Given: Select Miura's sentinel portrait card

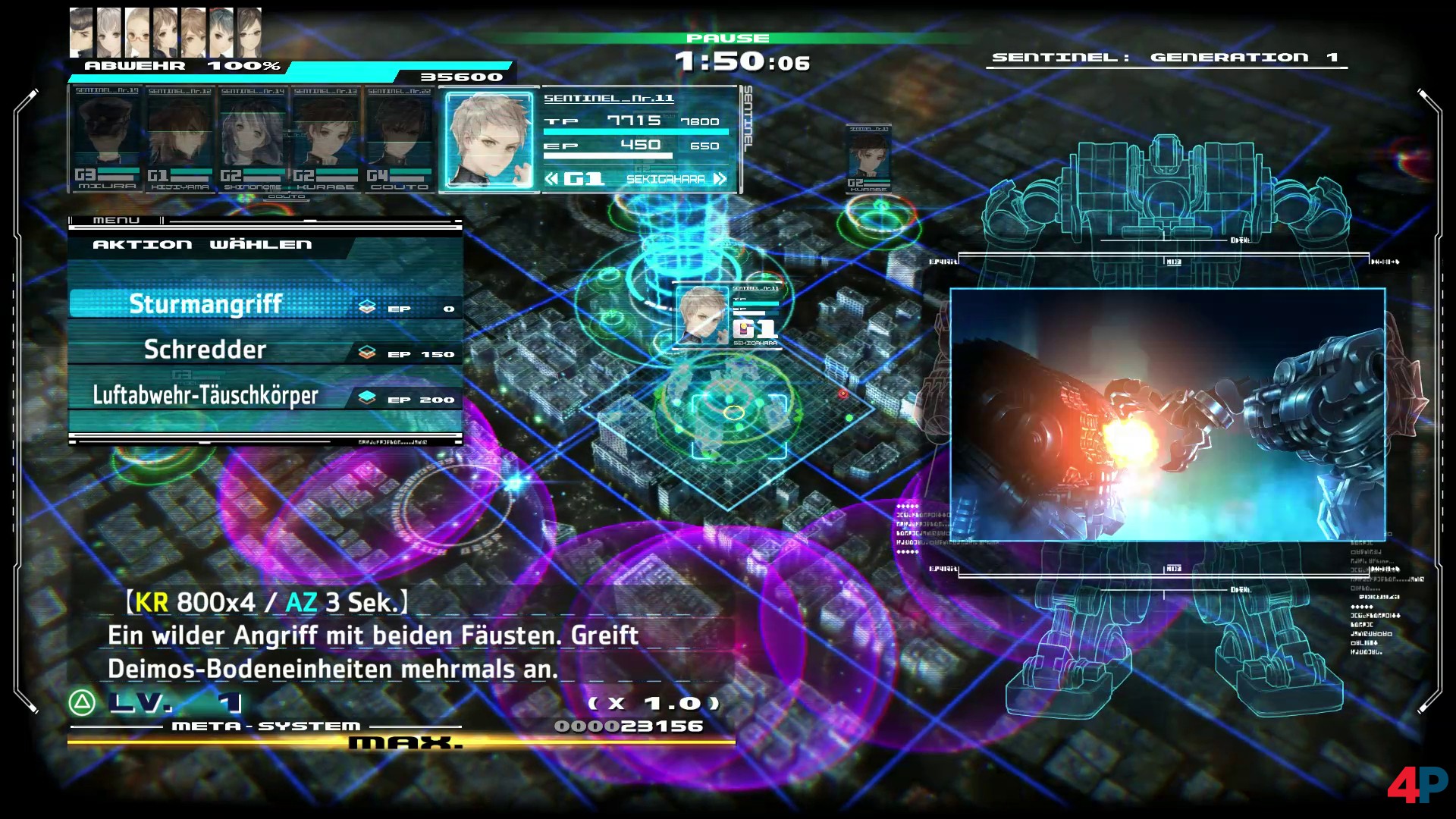Looking at the screenshot, I should click(107, 138).
